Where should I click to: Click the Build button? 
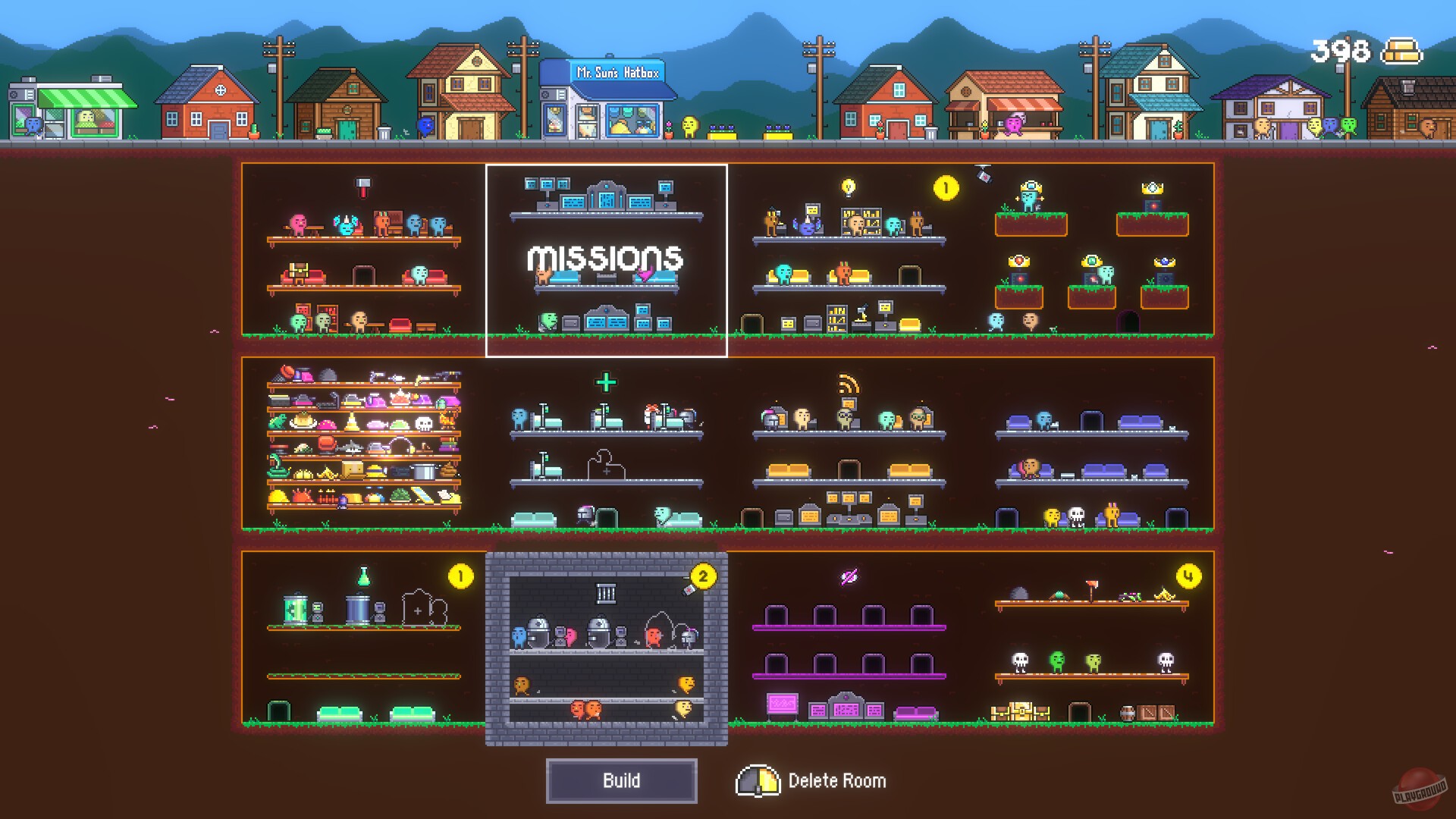tap(622, 780)
